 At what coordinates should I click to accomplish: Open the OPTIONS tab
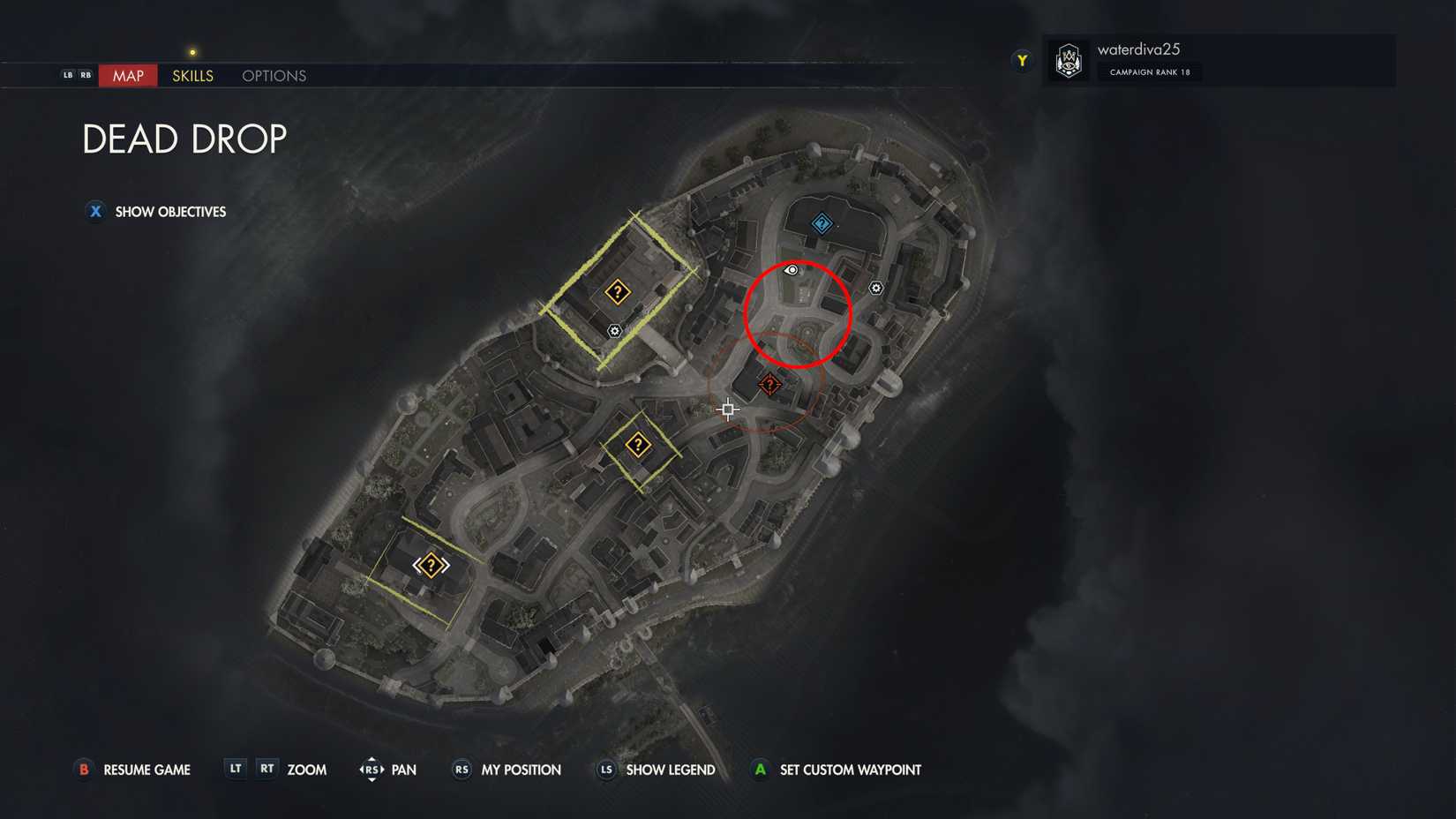click(x=273, y=76)
